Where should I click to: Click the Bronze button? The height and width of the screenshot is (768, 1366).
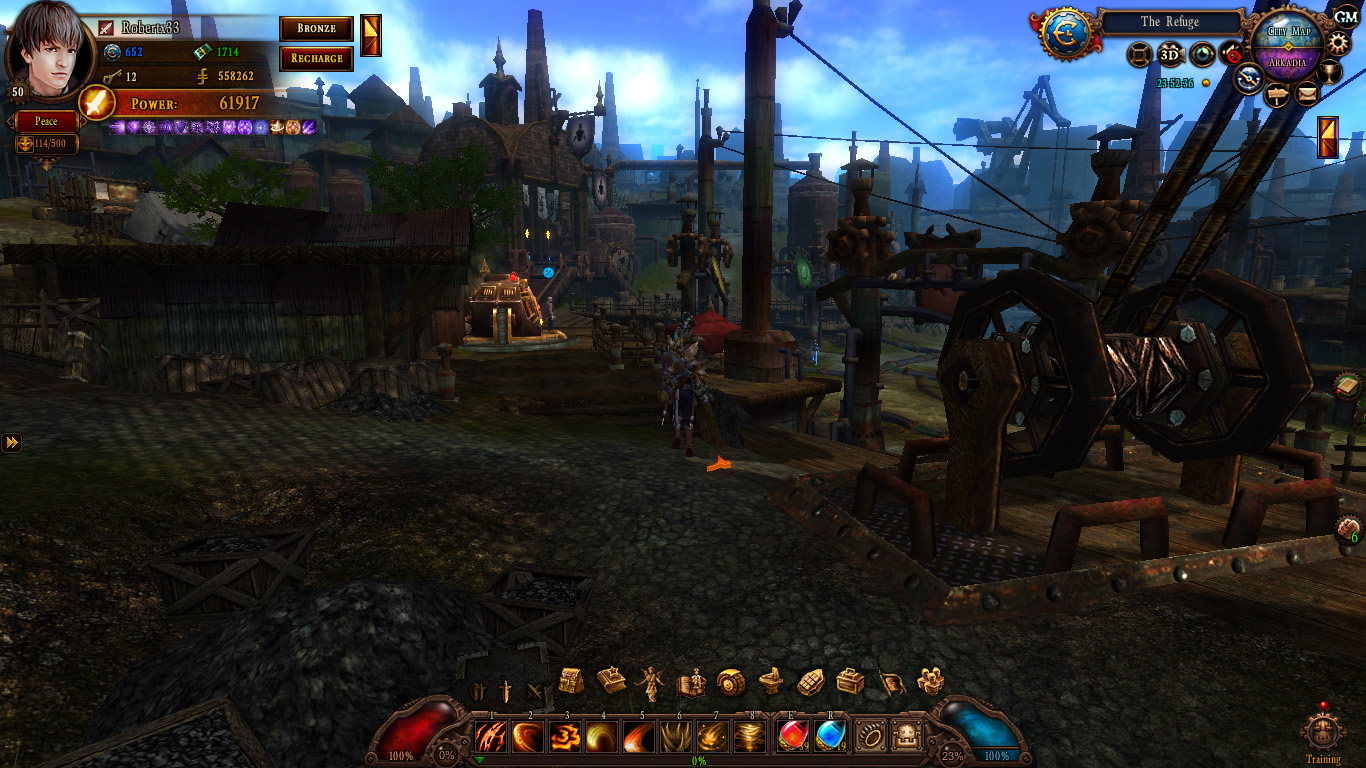pyautogui.click(x=315, y=28)
